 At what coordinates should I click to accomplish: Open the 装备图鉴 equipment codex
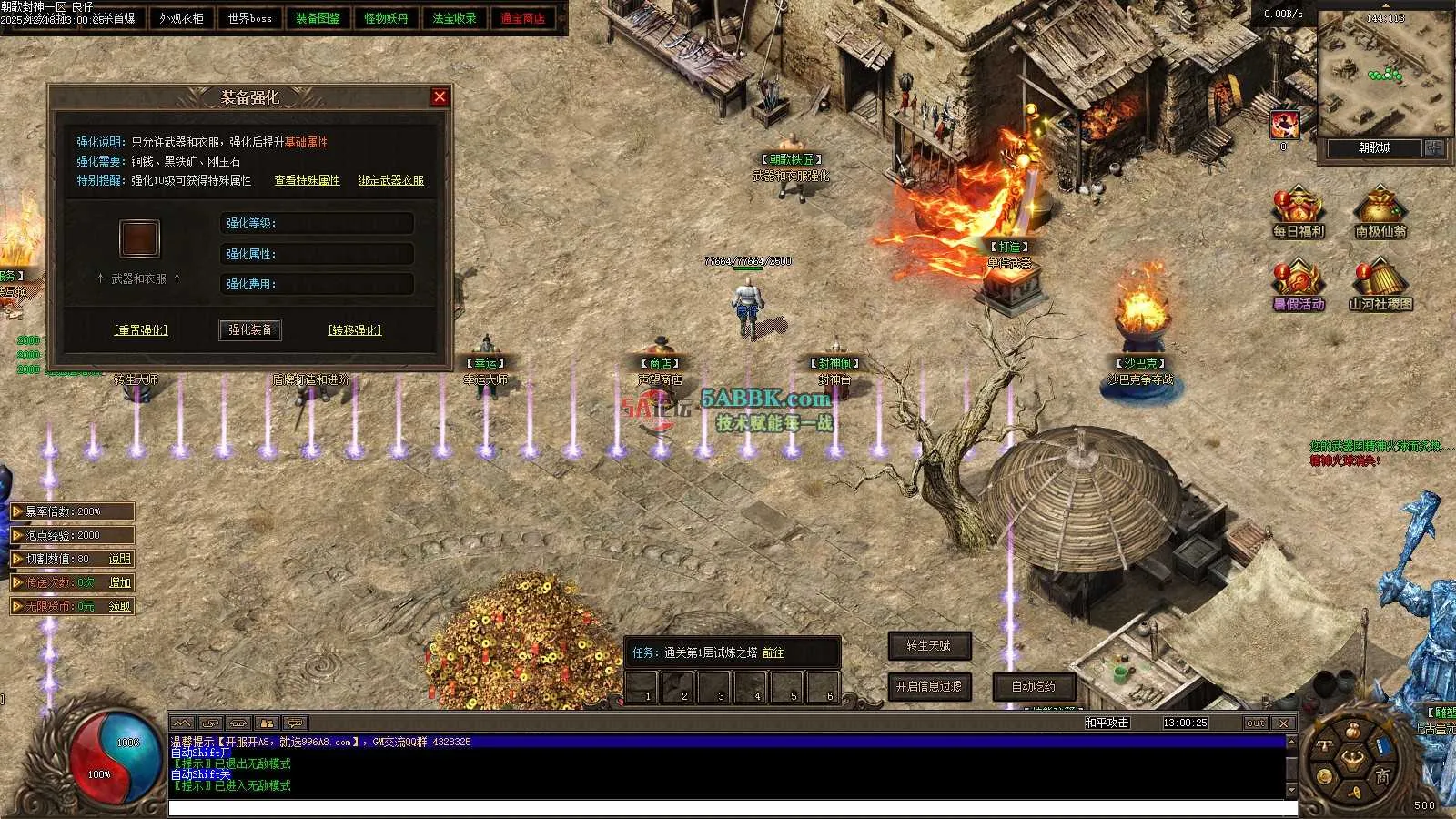click(318, 18)
